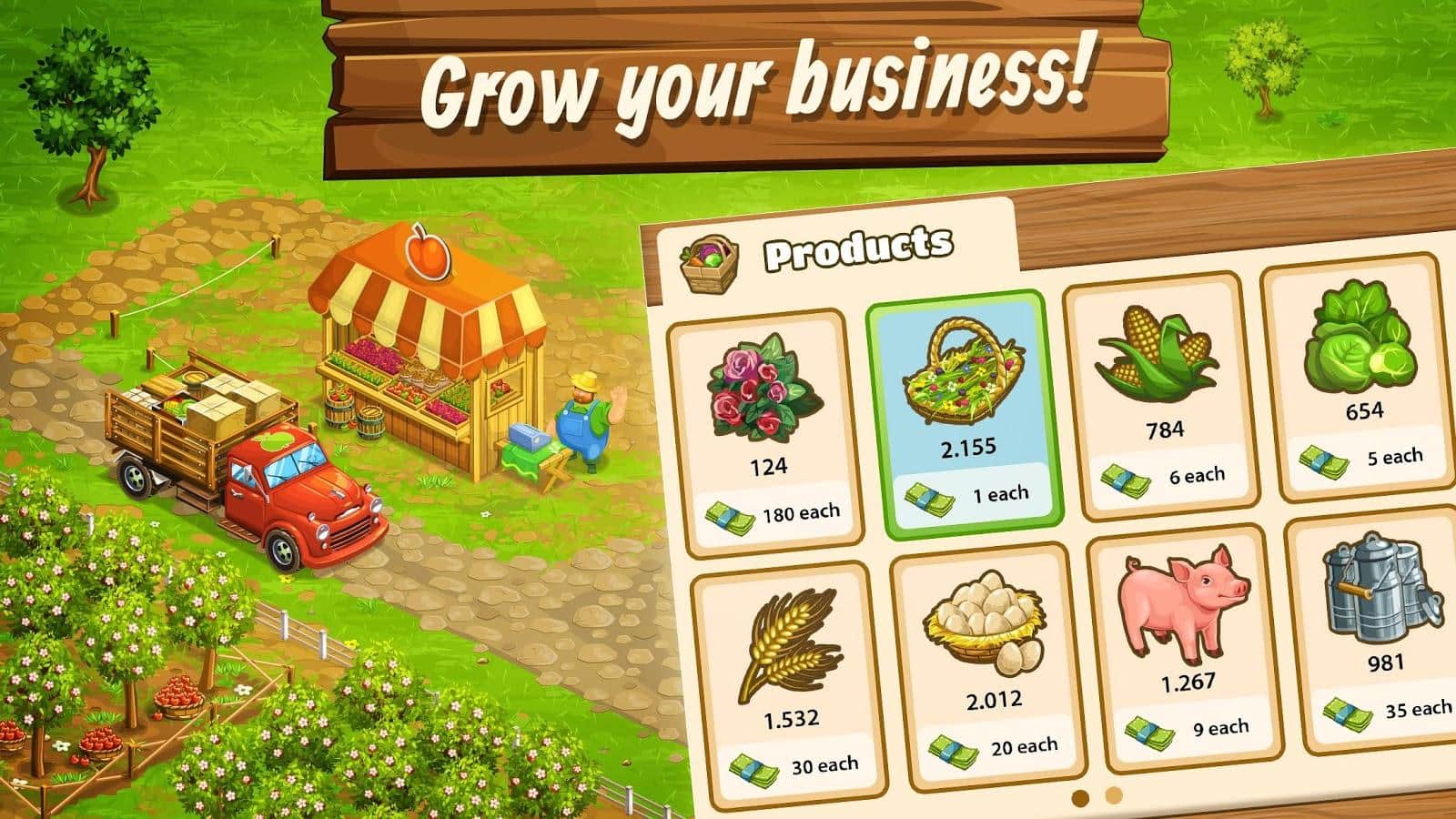Select the pig product card
The width and height of the screenshot is (1456, 819).
(1185, 644)
